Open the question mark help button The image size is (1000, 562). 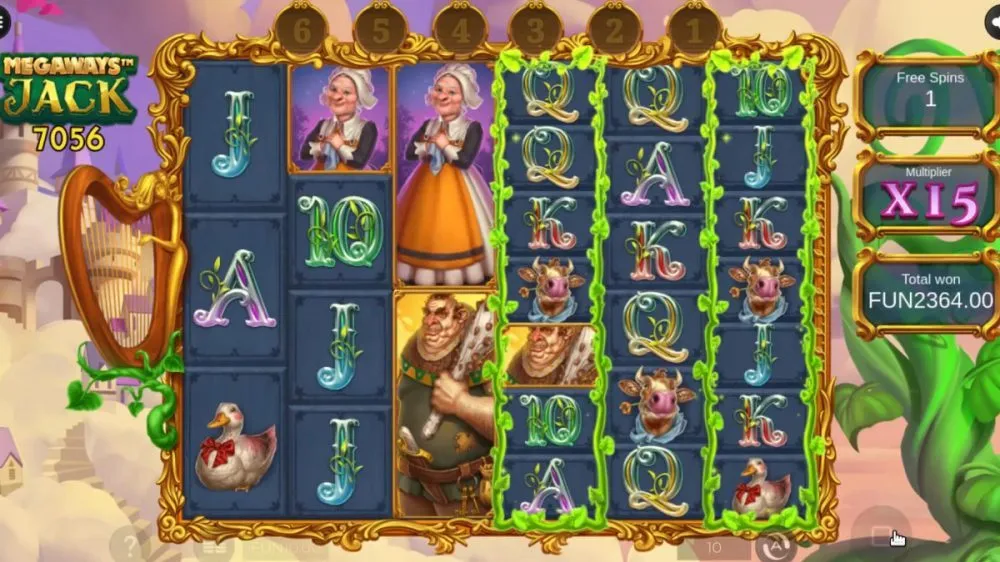(130, 546)
